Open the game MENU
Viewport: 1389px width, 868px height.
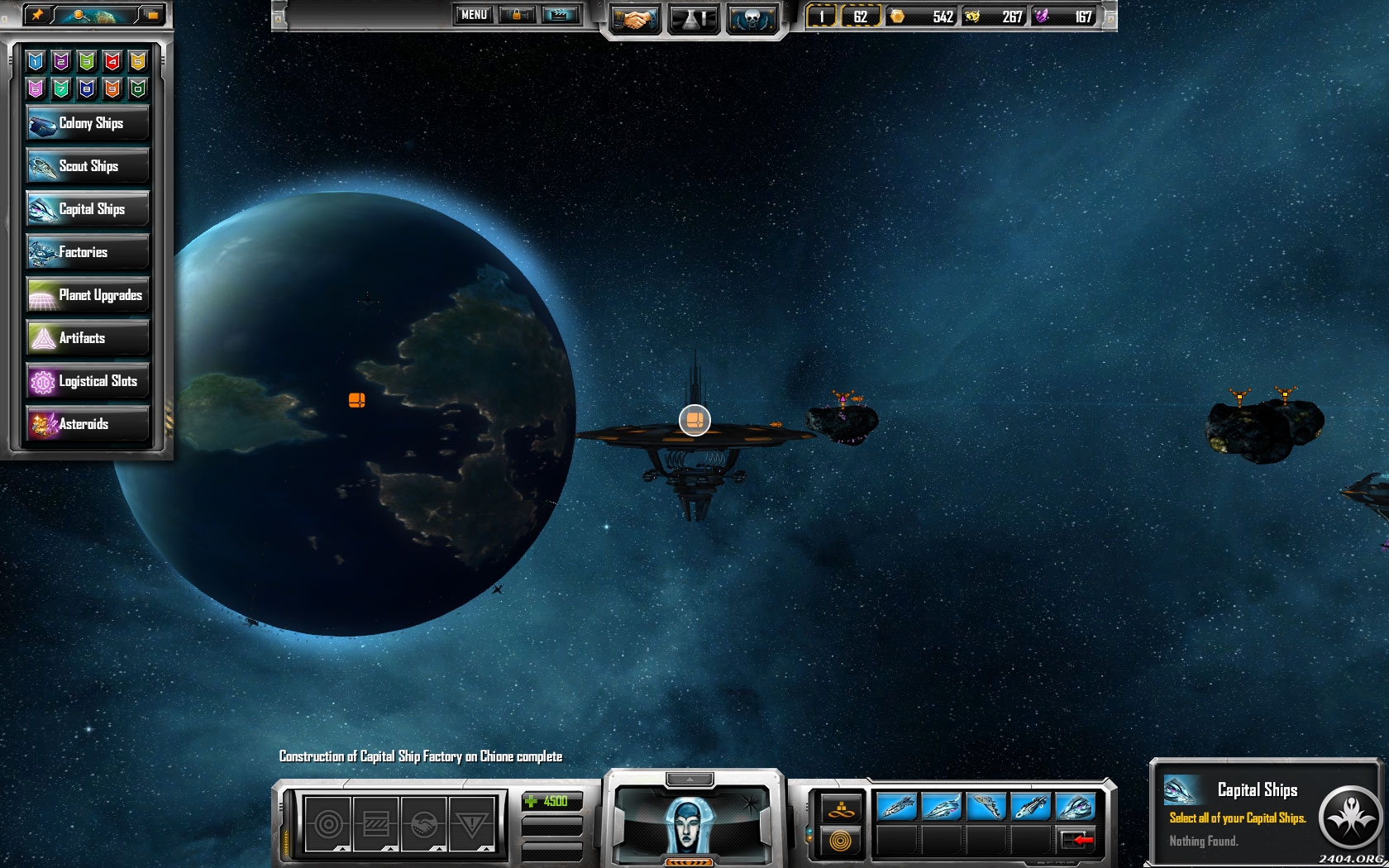pos(474,15)
